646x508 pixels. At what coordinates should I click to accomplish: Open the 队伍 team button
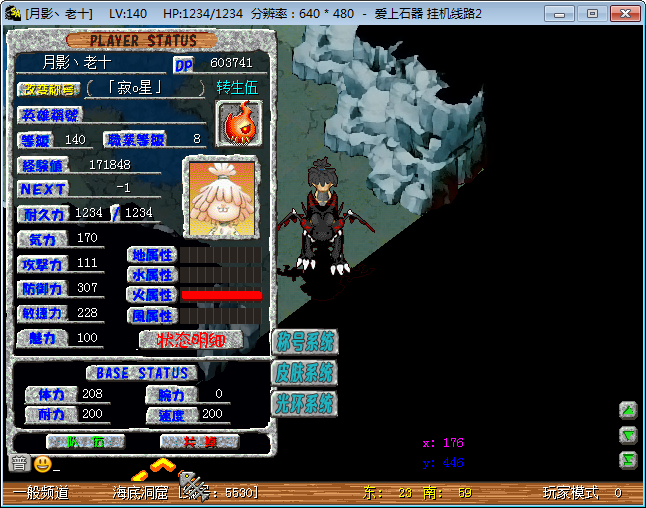(85, 441)
